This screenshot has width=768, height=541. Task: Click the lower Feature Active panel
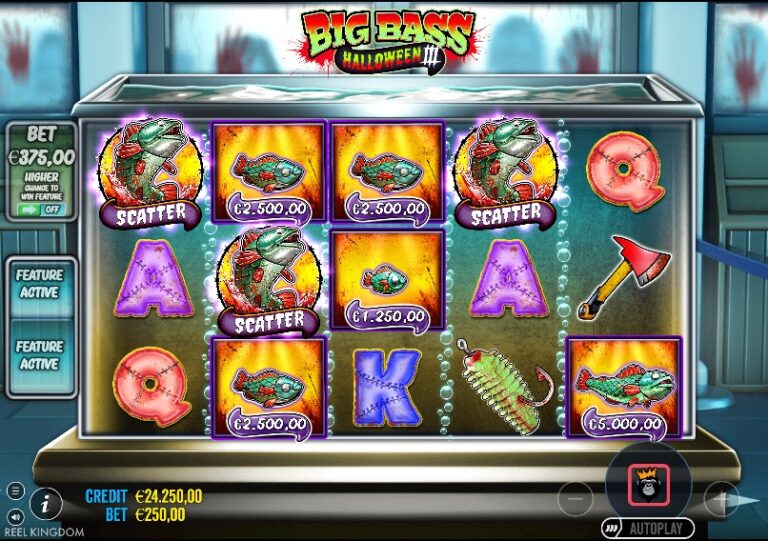(40, 356)
